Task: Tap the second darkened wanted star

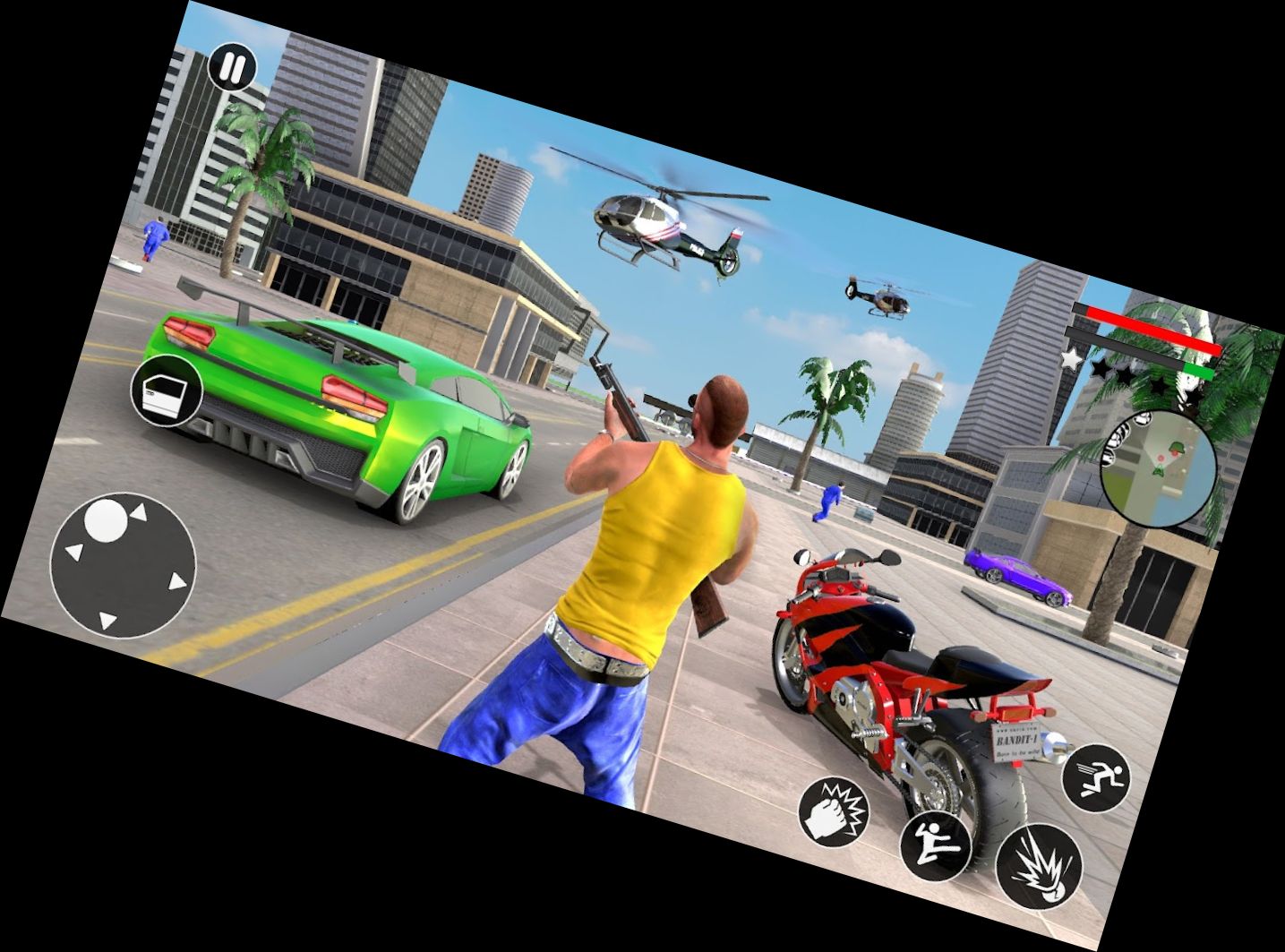Action: click(1126, 373)
